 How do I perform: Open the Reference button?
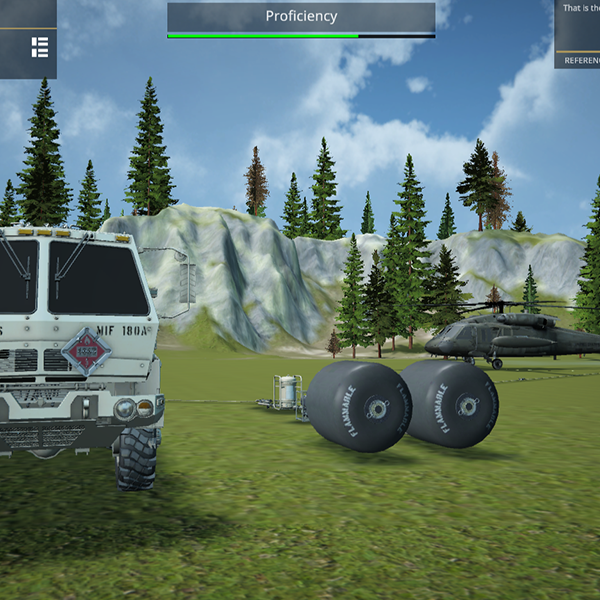581,60
